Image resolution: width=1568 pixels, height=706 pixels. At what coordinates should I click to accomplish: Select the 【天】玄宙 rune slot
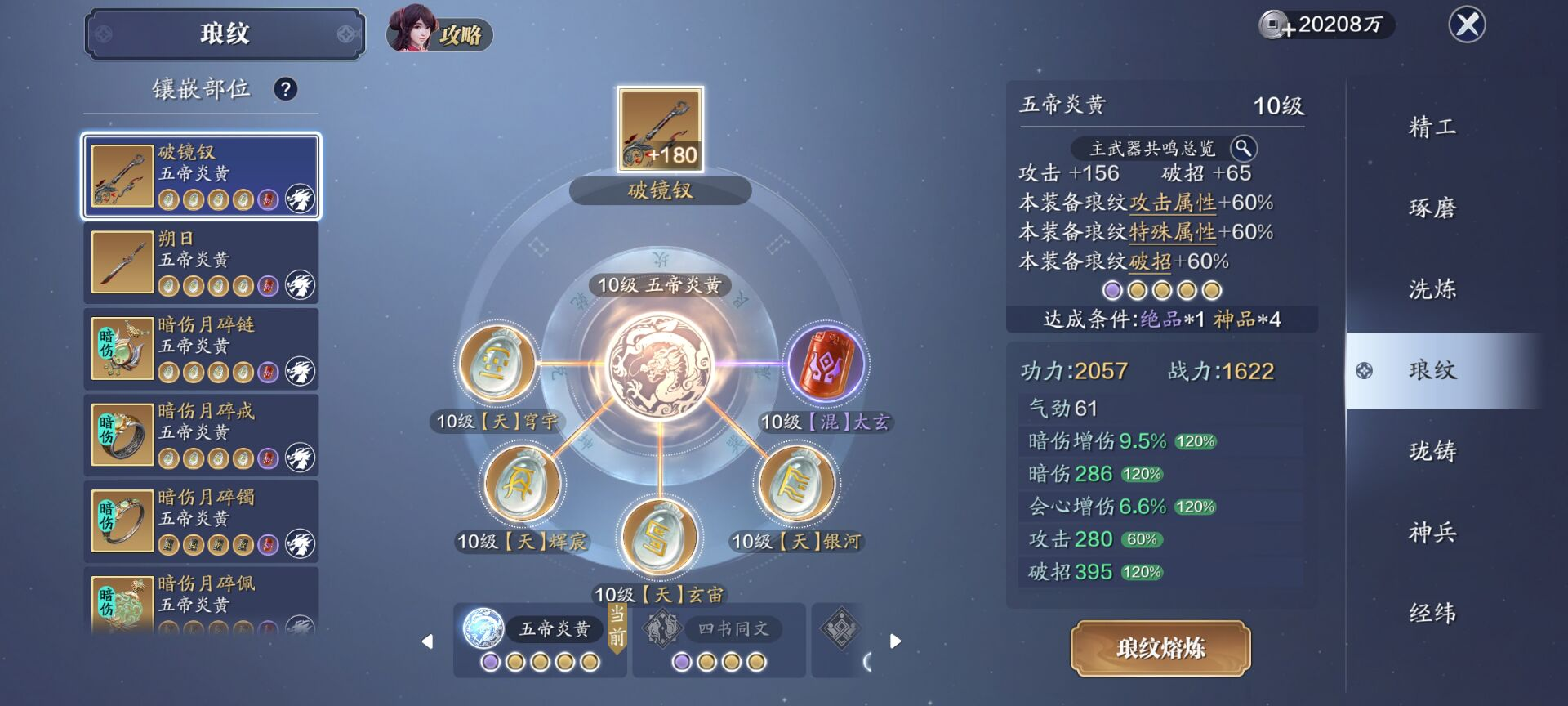click(659, 537)
